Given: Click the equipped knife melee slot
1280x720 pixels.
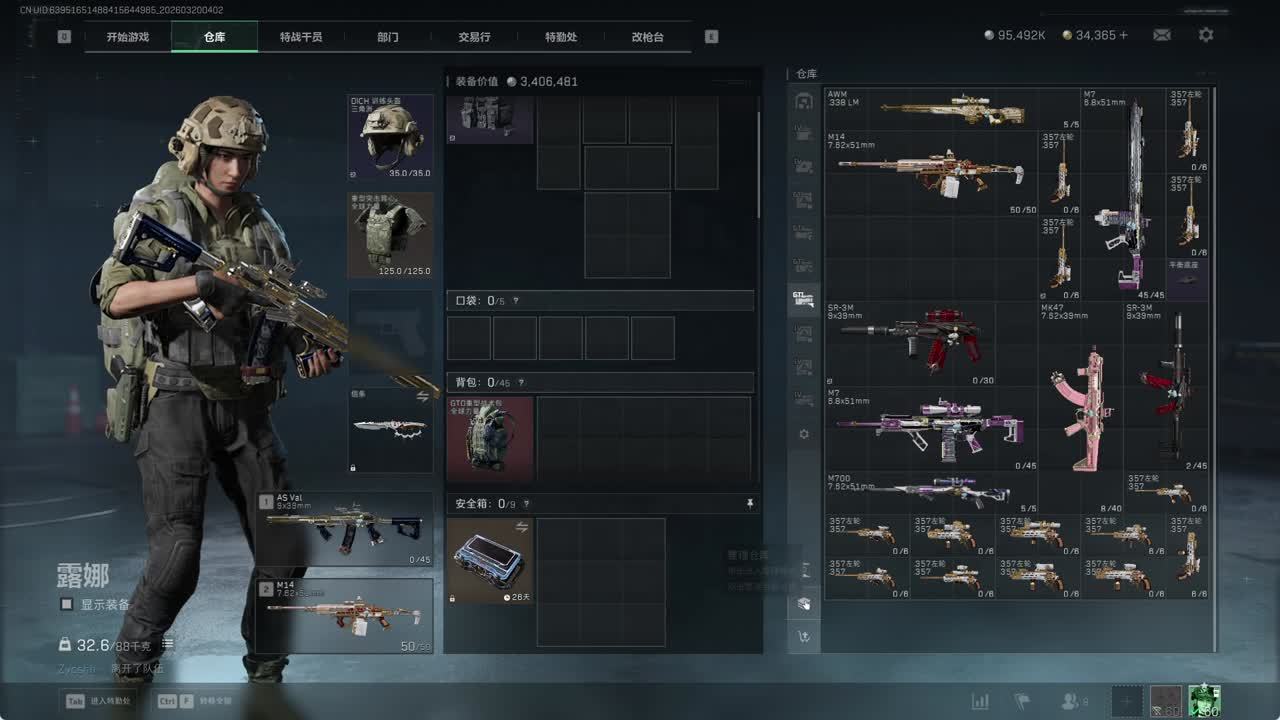Looking at the screenshot, I should point(390,430).
